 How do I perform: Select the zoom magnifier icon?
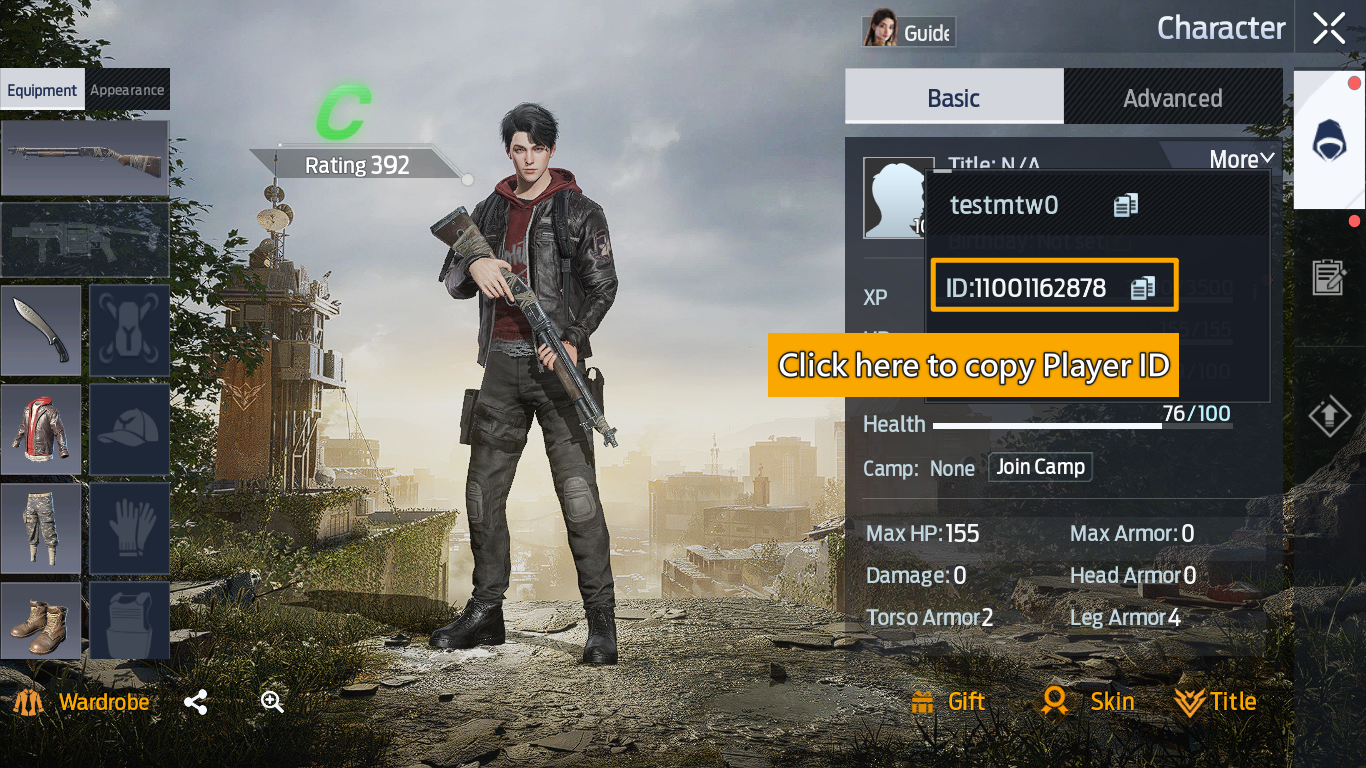[271, 701]
